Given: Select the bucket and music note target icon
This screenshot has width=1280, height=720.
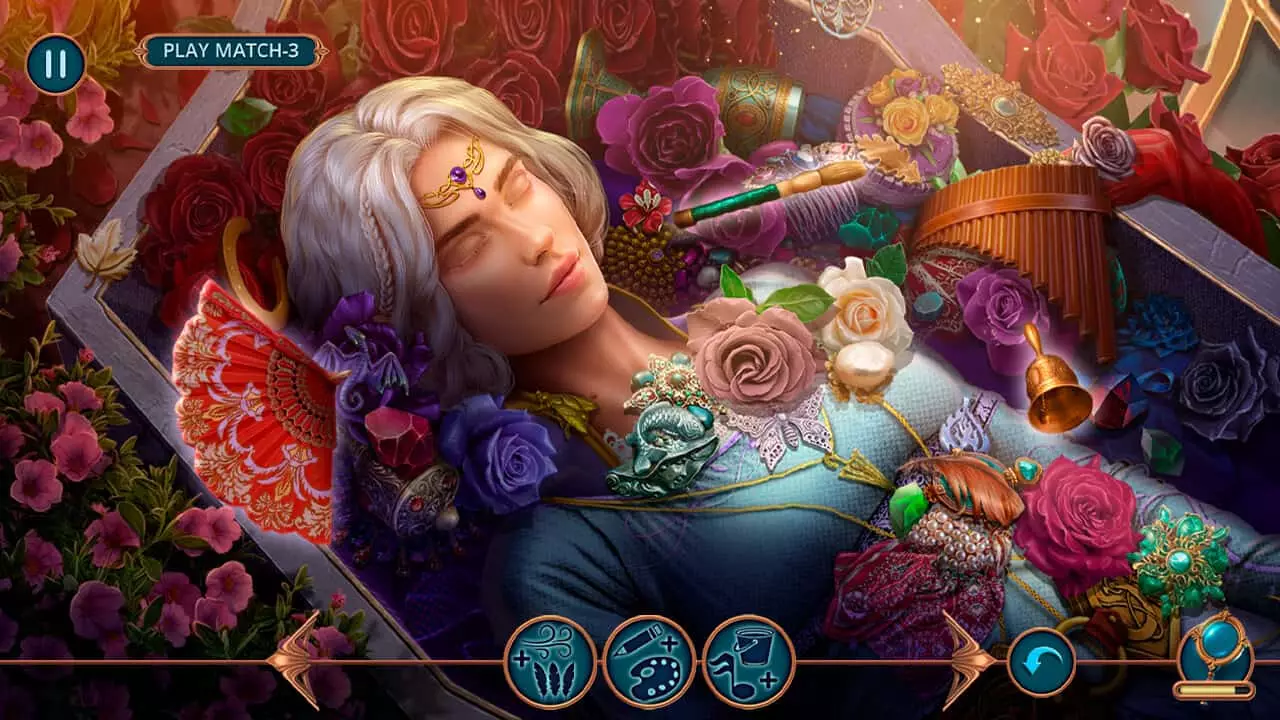Looking at the screenshot, I should 748,661.
